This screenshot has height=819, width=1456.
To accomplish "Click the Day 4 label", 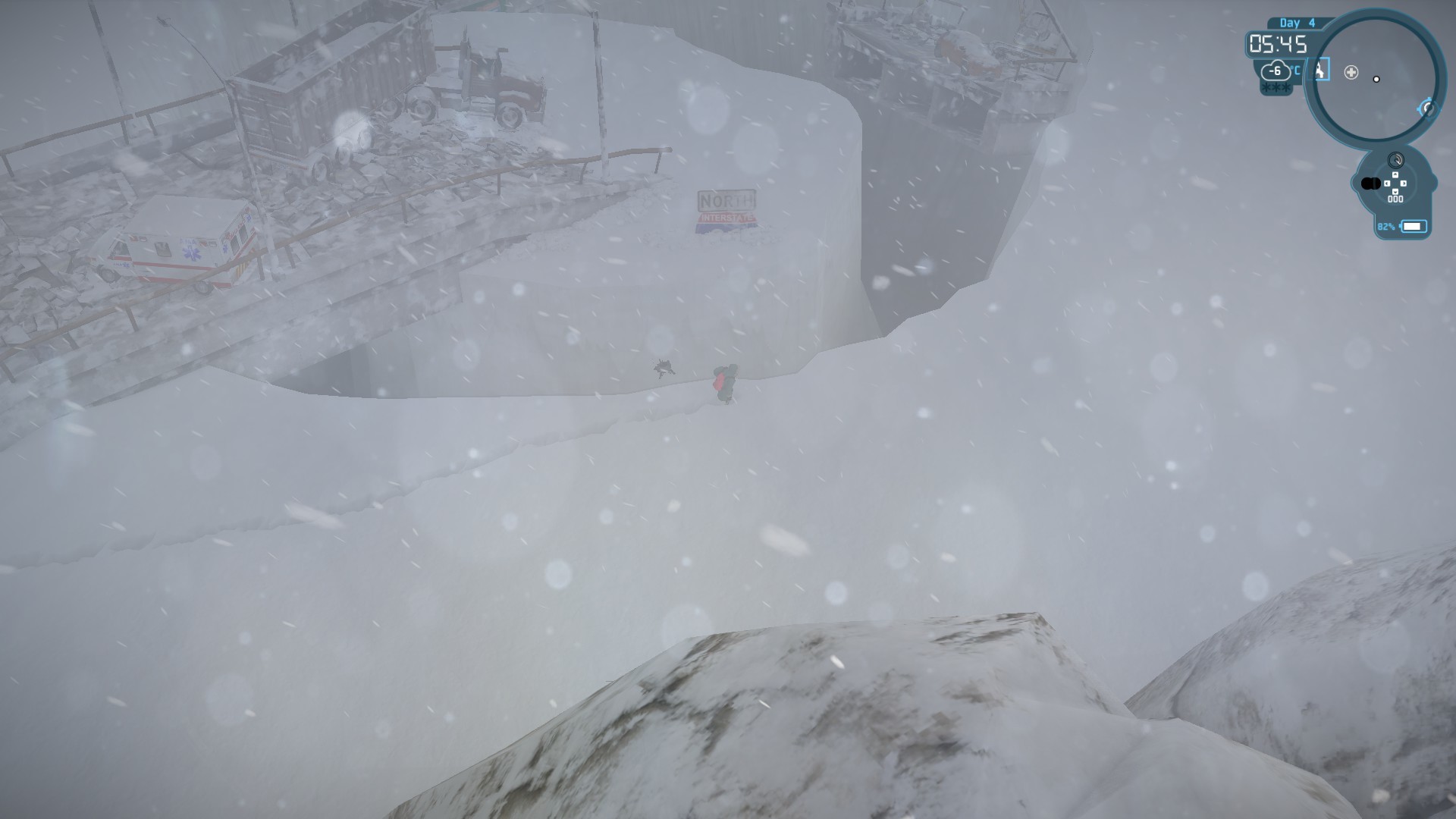I will (x=1296, y=23).
